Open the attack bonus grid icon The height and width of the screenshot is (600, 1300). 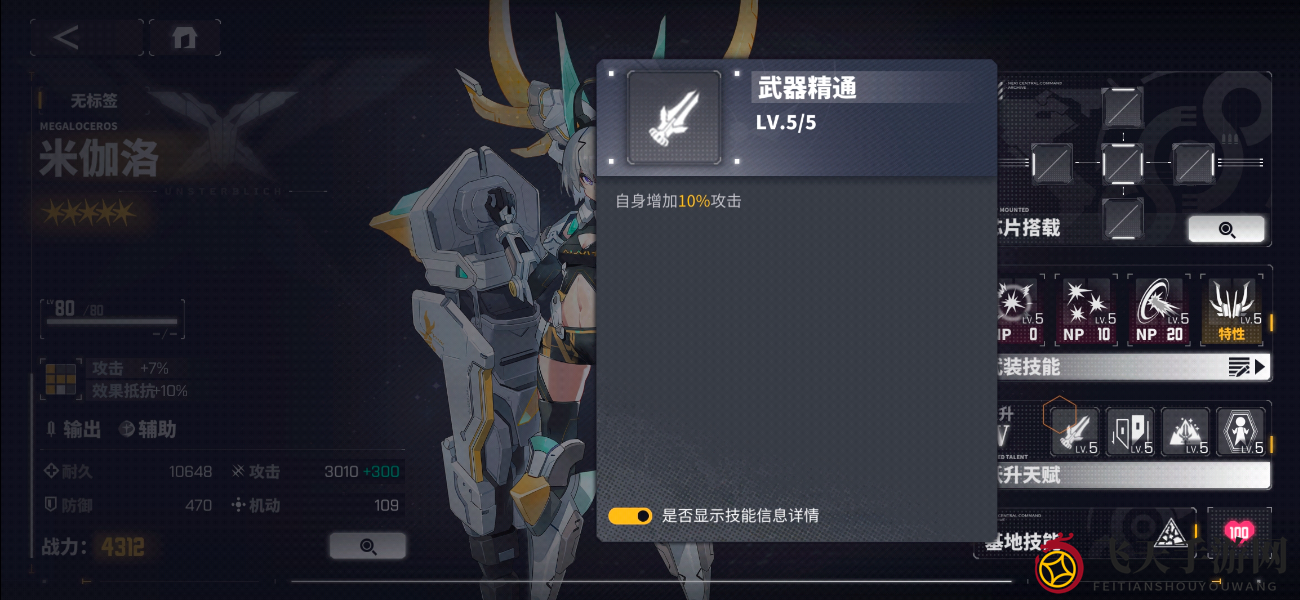click(61, 379)
